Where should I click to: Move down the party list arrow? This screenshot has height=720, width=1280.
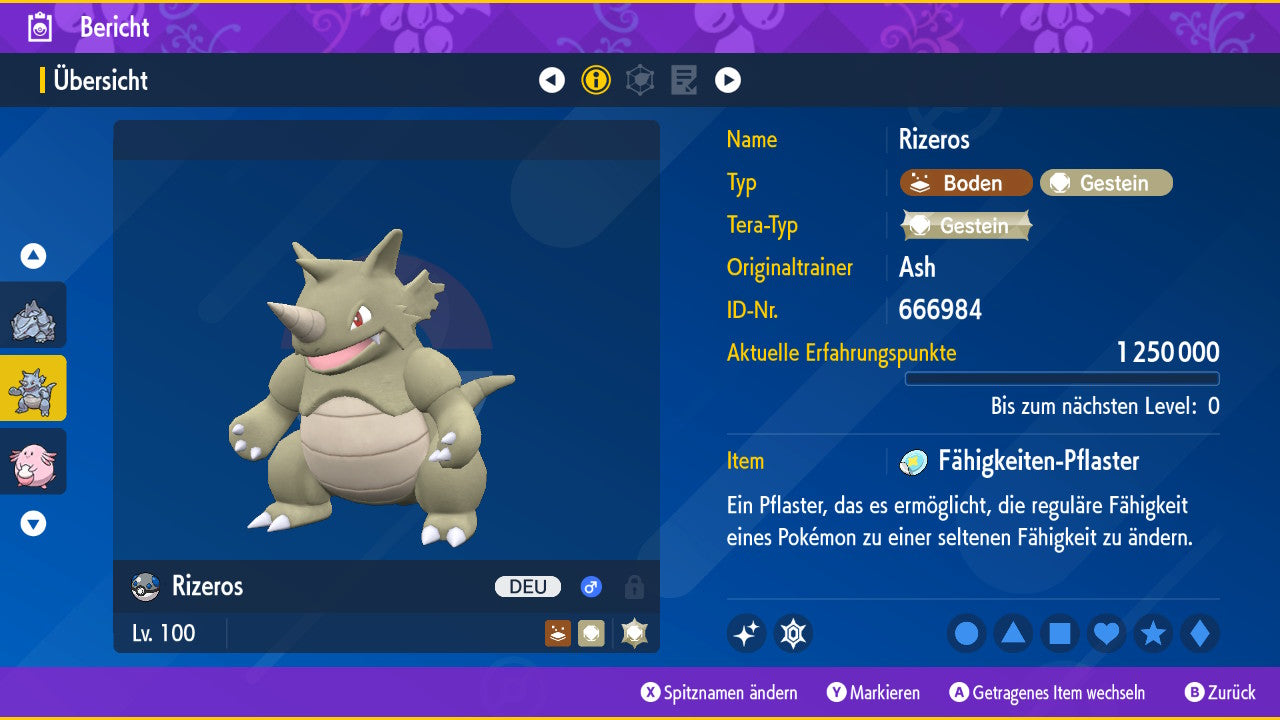pos(33,523)
